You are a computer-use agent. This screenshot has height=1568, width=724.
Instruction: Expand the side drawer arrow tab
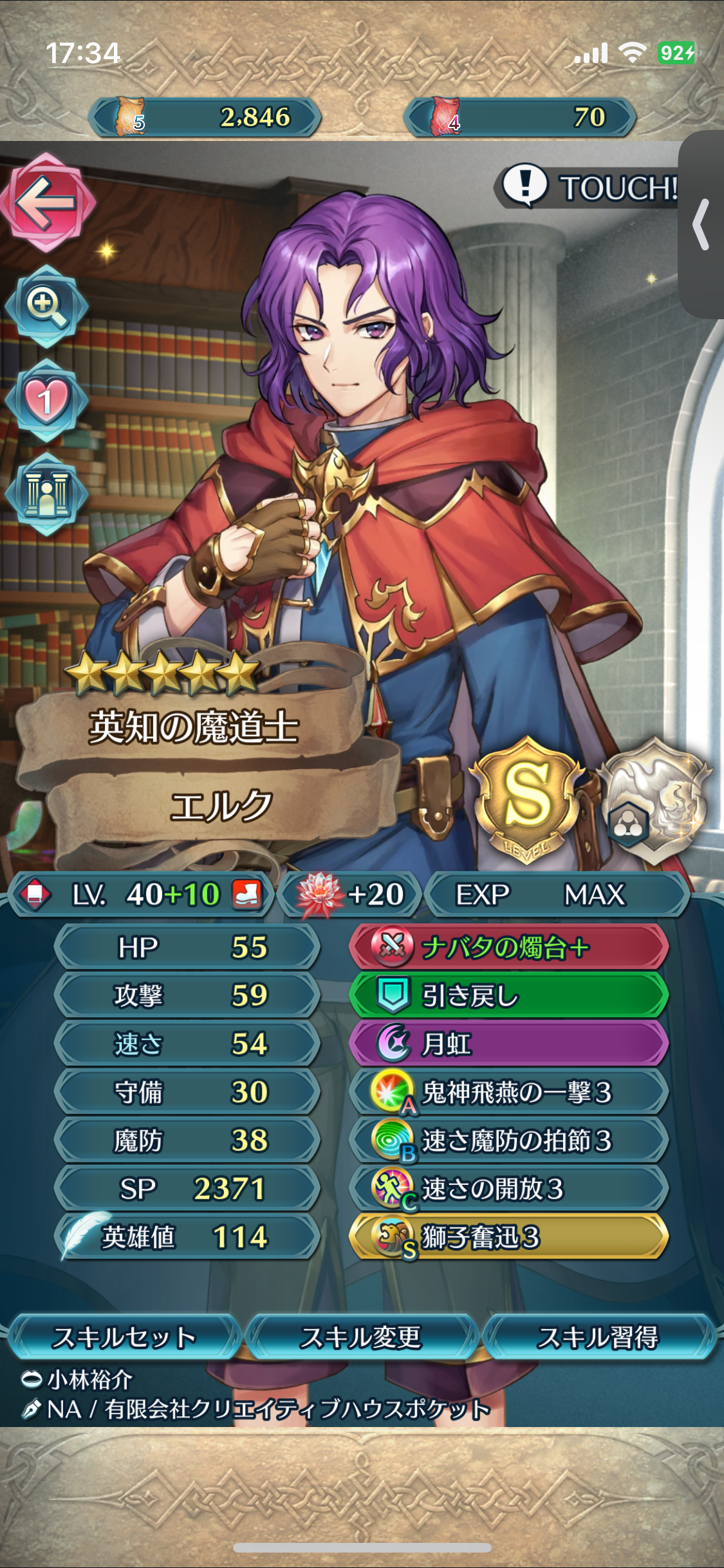tap(701, 224)
